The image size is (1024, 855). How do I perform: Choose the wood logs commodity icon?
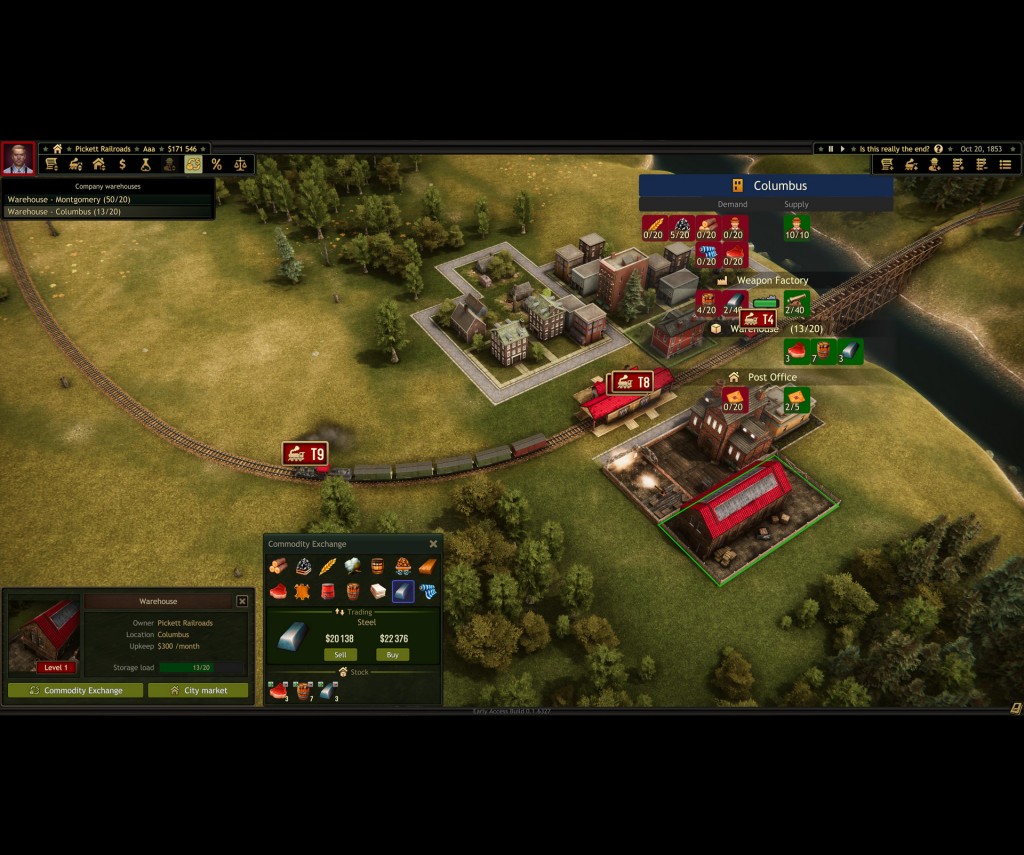tap(277, 567)
